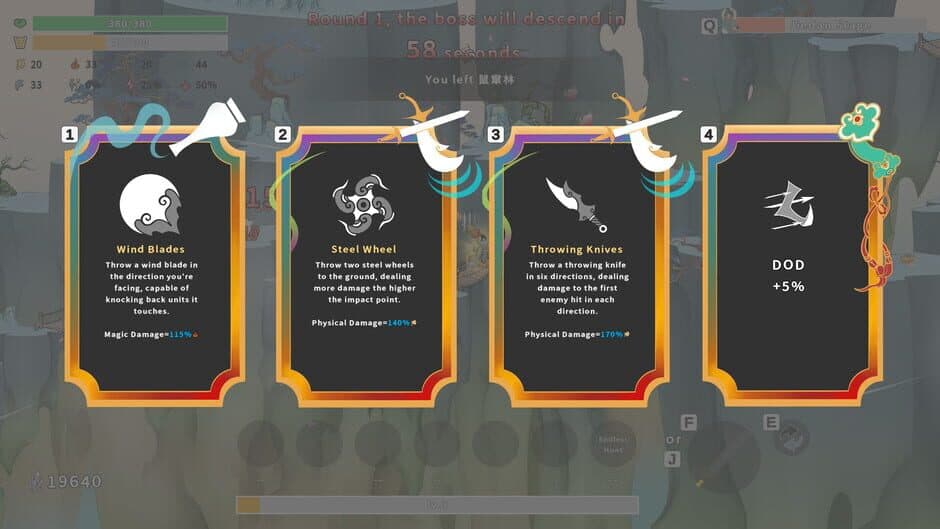Pick the Throwing Knives skill card
The width and height of the screenshot is (940, 529).
pyautogui.click(x=576, y=265)
